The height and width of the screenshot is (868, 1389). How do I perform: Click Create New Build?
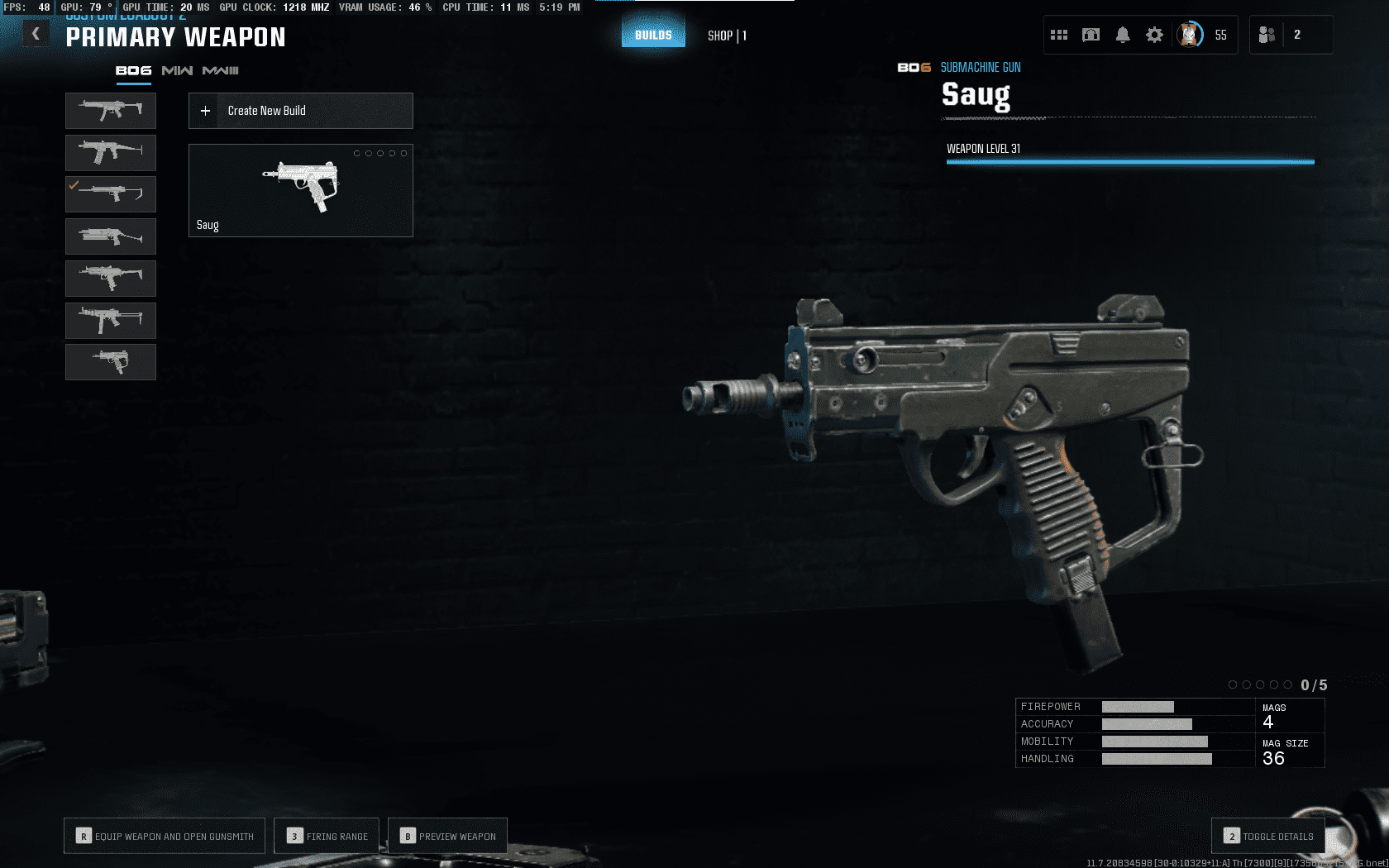301,111
